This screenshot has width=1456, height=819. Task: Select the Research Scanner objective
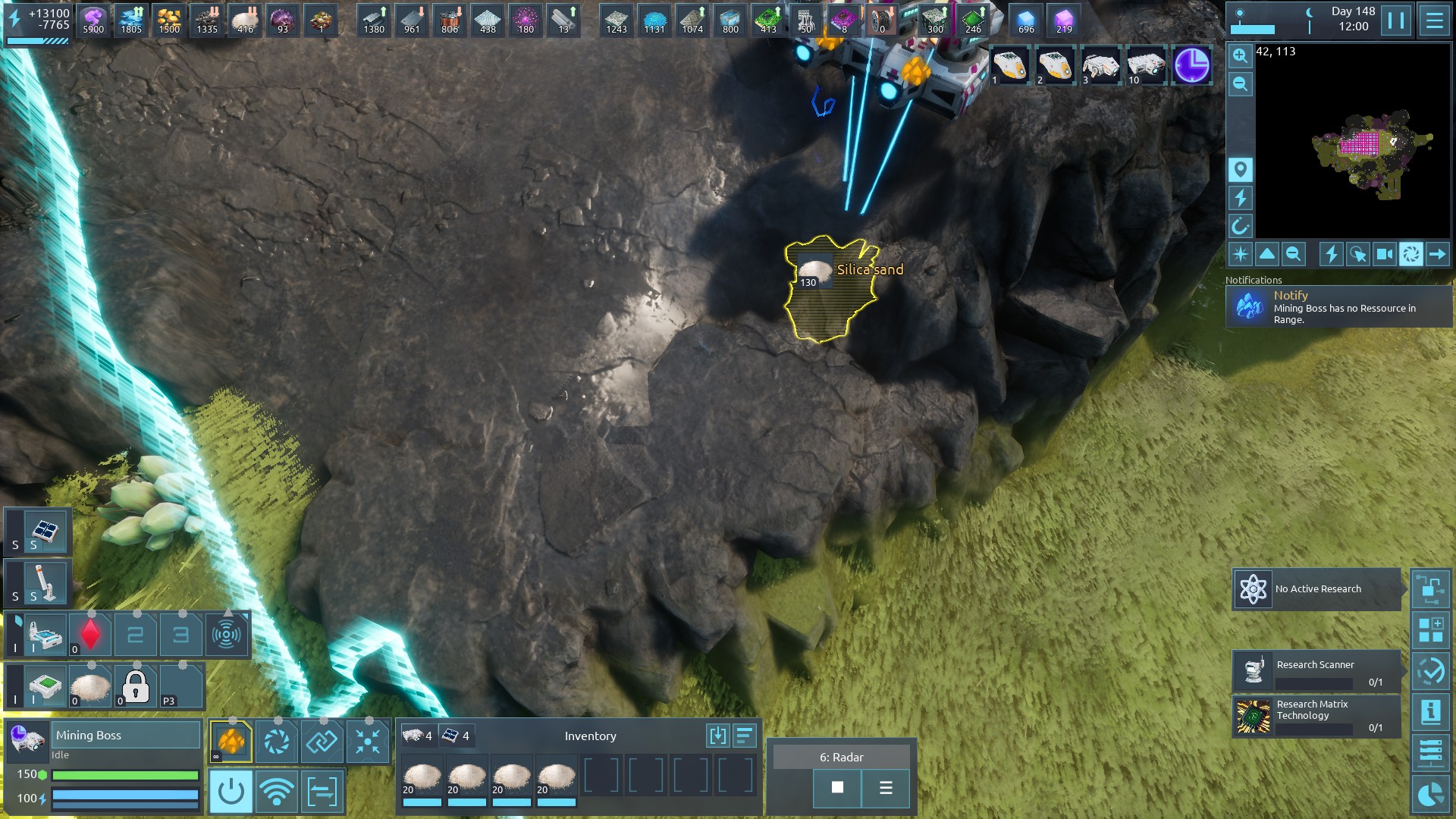point(1316,671)
